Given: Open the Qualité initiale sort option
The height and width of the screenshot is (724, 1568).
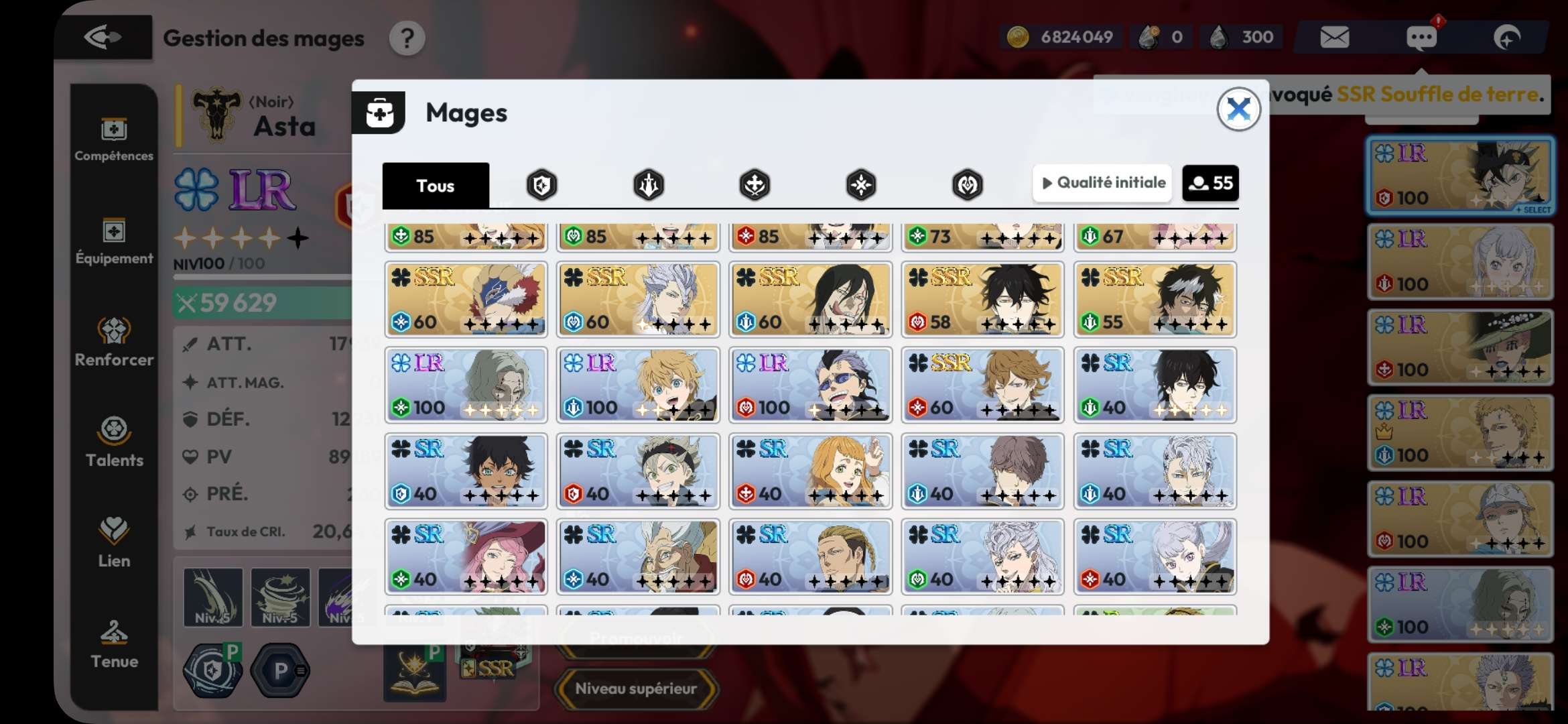Looking at the screenshot, I should pos(1103,182).
